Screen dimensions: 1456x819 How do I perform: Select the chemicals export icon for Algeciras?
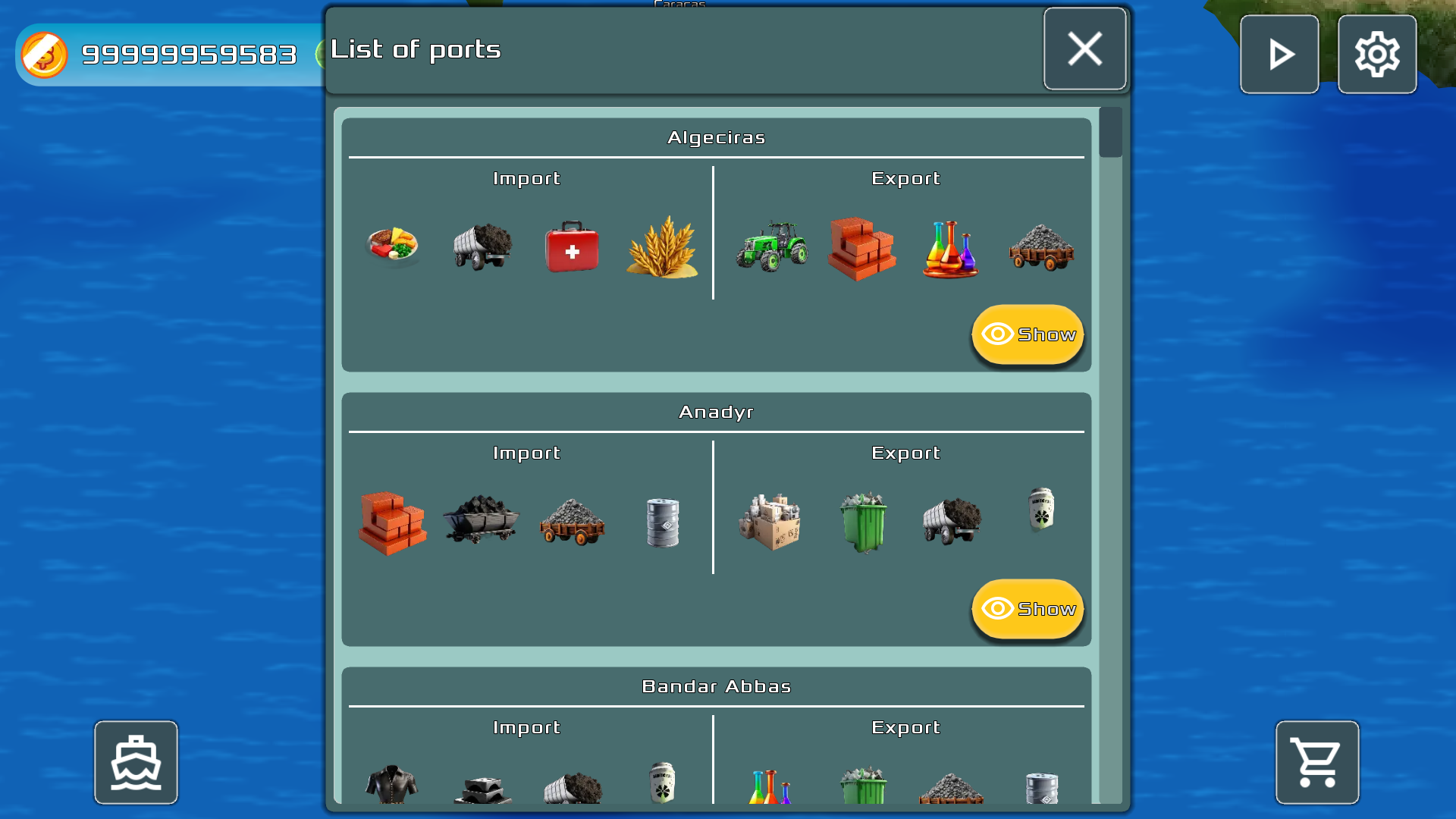[952, 249]
